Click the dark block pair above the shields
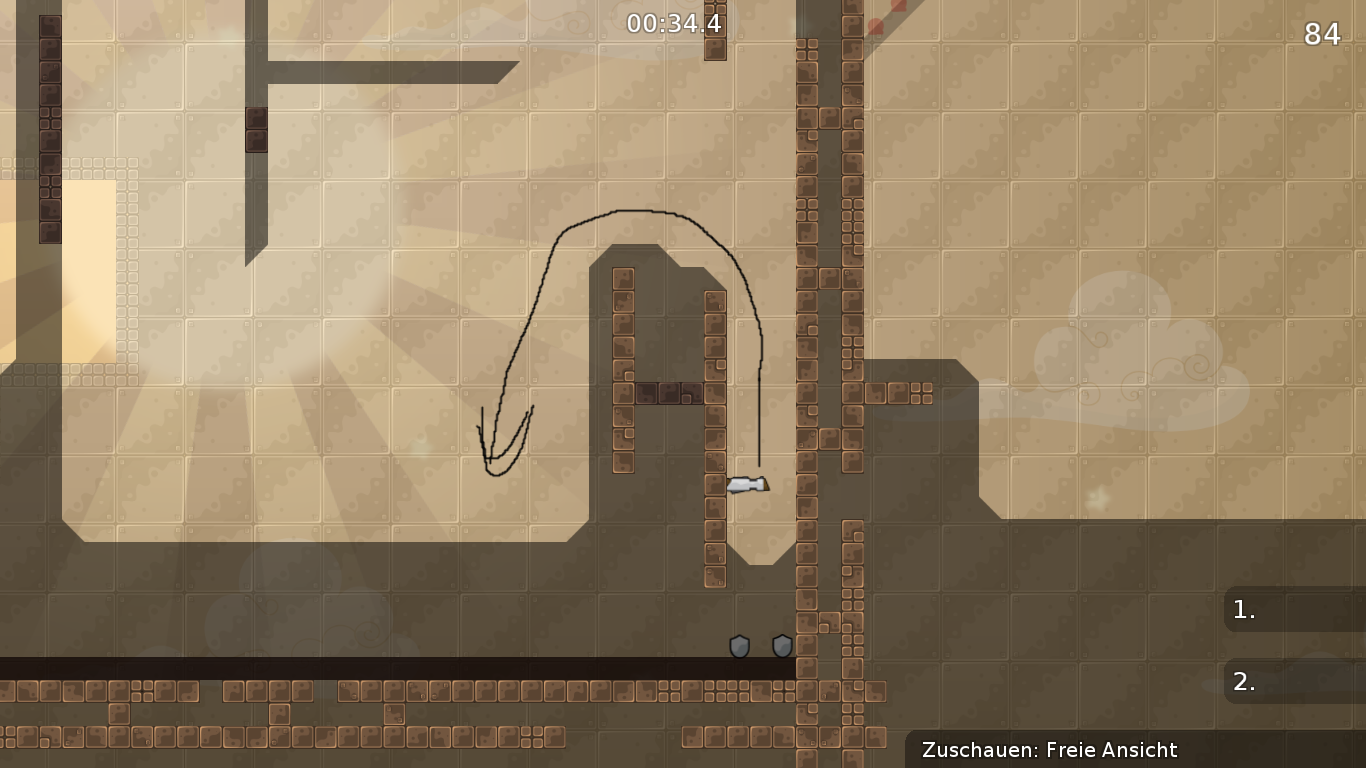1366x768 pixels. pyautogui.click(x=670, y=392)
